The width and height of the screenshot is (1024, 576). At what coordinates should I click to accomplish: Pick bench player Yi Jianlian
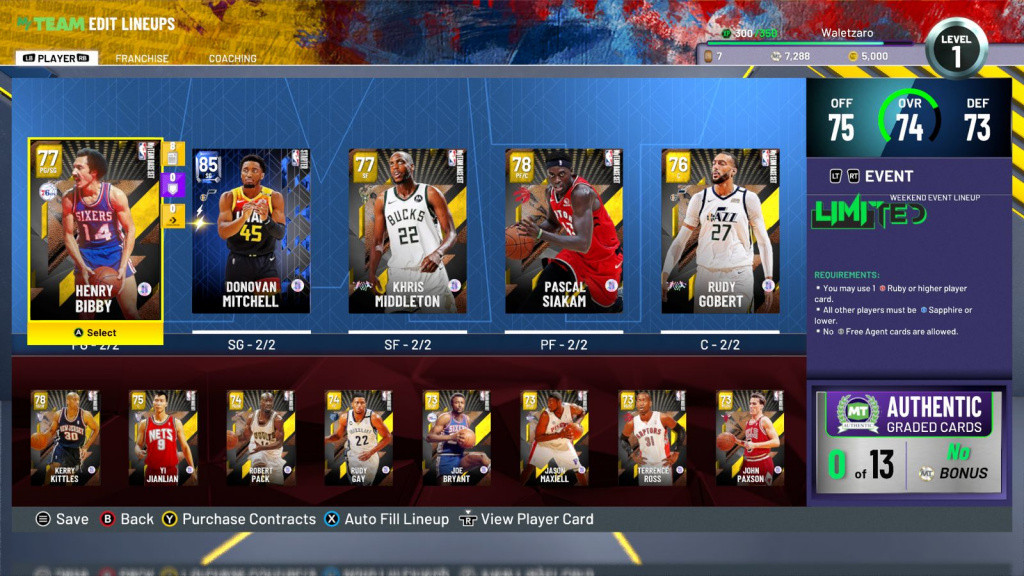(x=162, y=437)
